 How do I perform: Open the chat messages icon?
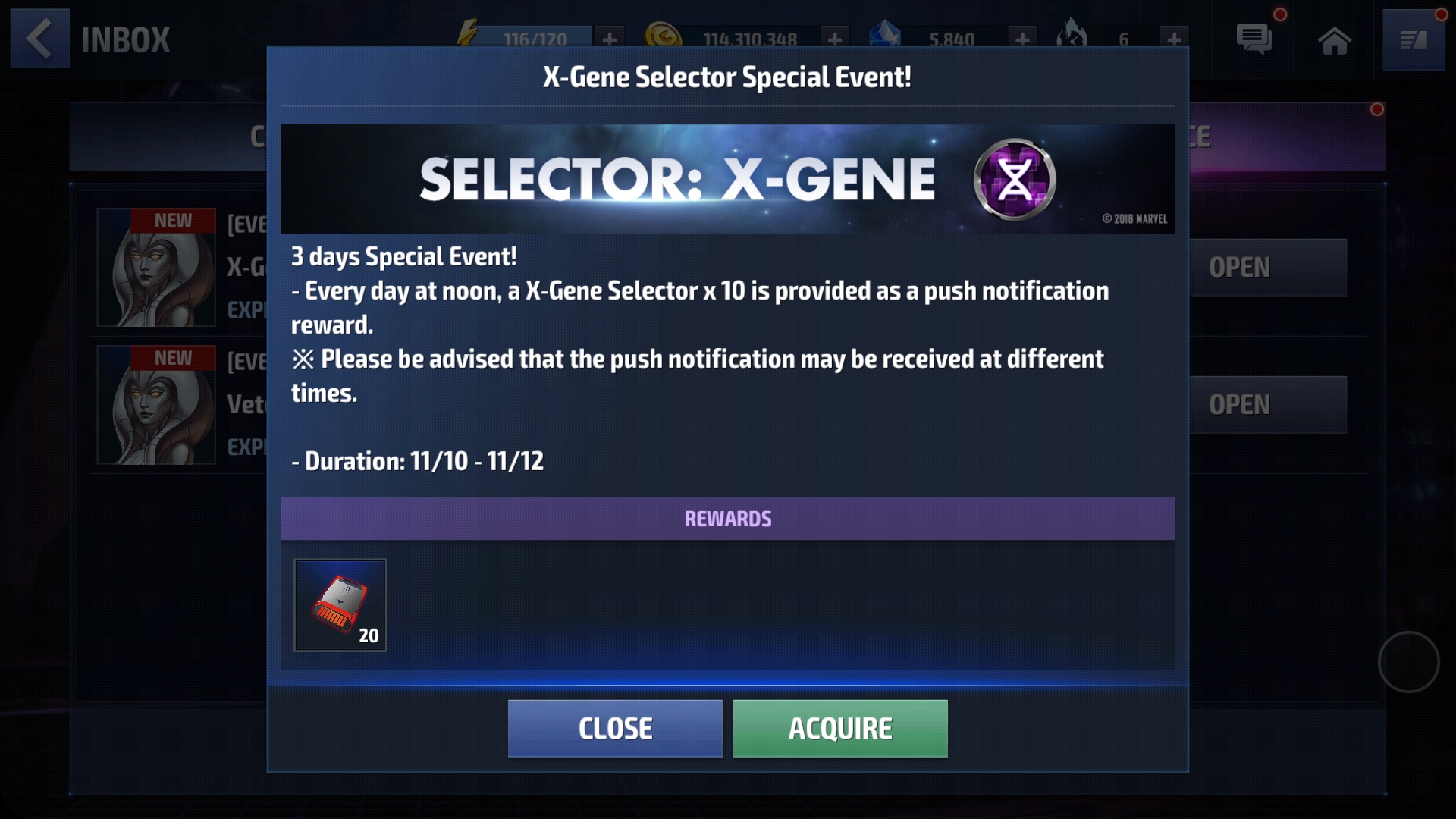[x=1254, y=39]
